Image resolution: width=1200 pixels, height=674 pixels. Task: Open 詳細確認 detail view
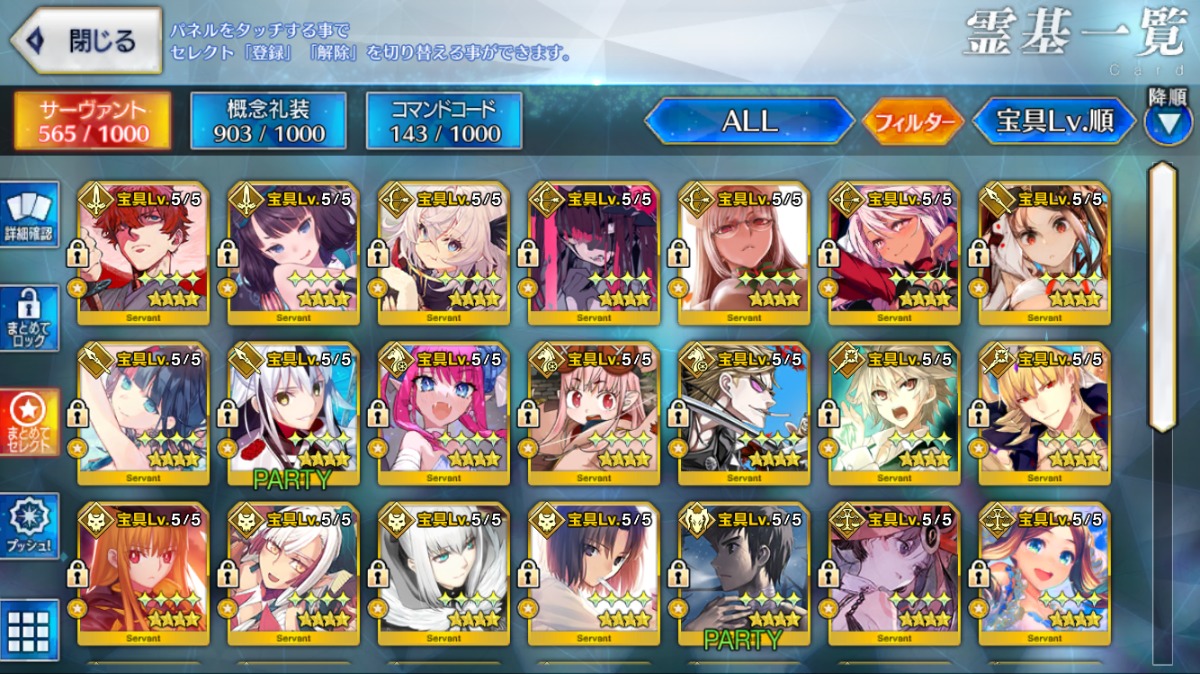(x=30, y=216)
